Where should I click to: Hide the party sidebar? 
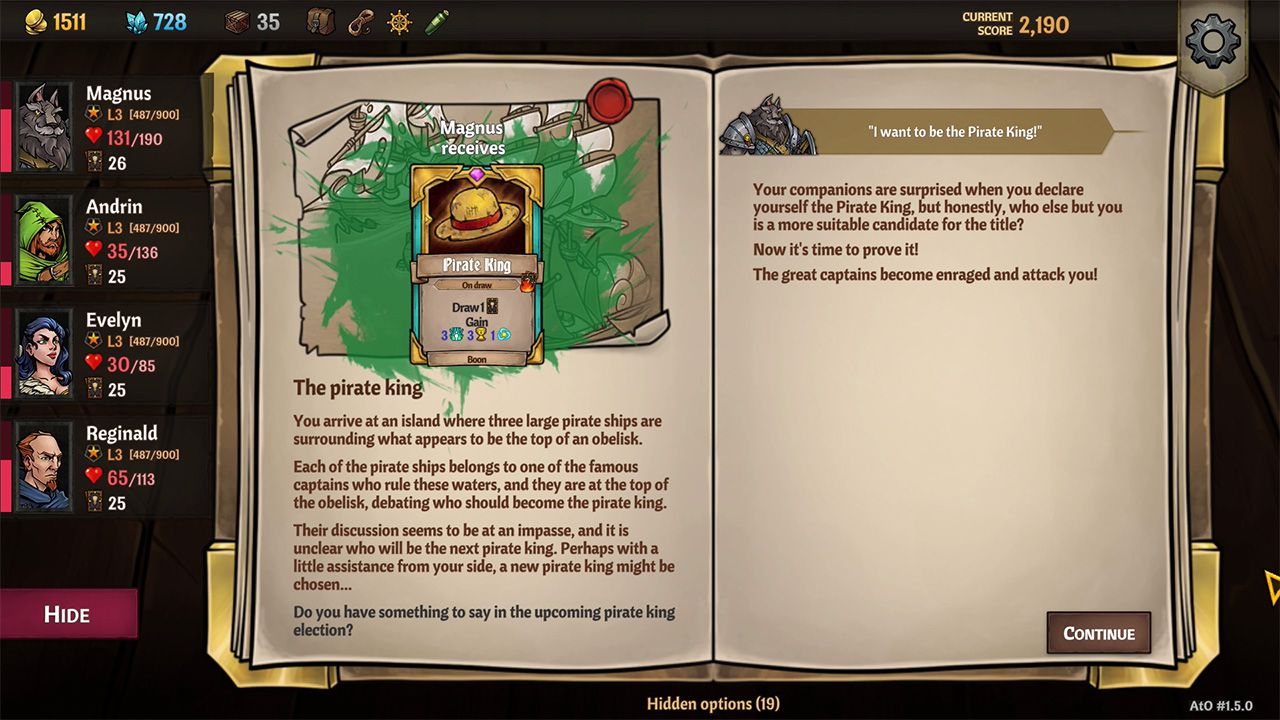click(x=70, y=615)
